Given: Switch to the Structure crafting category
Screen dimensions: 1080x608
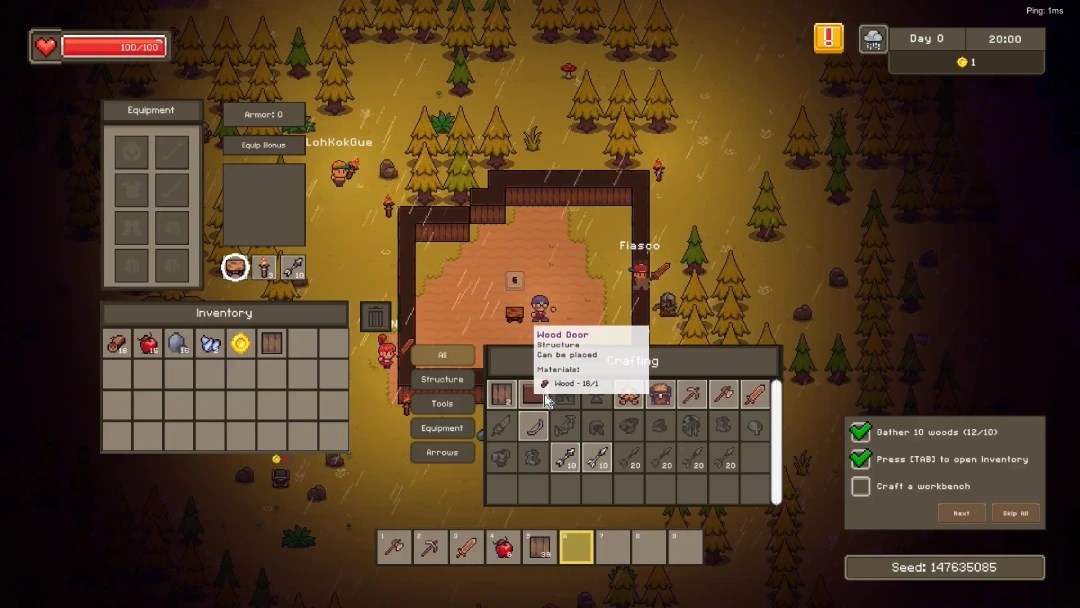Looking at the screenshot, I should (442, 380).
